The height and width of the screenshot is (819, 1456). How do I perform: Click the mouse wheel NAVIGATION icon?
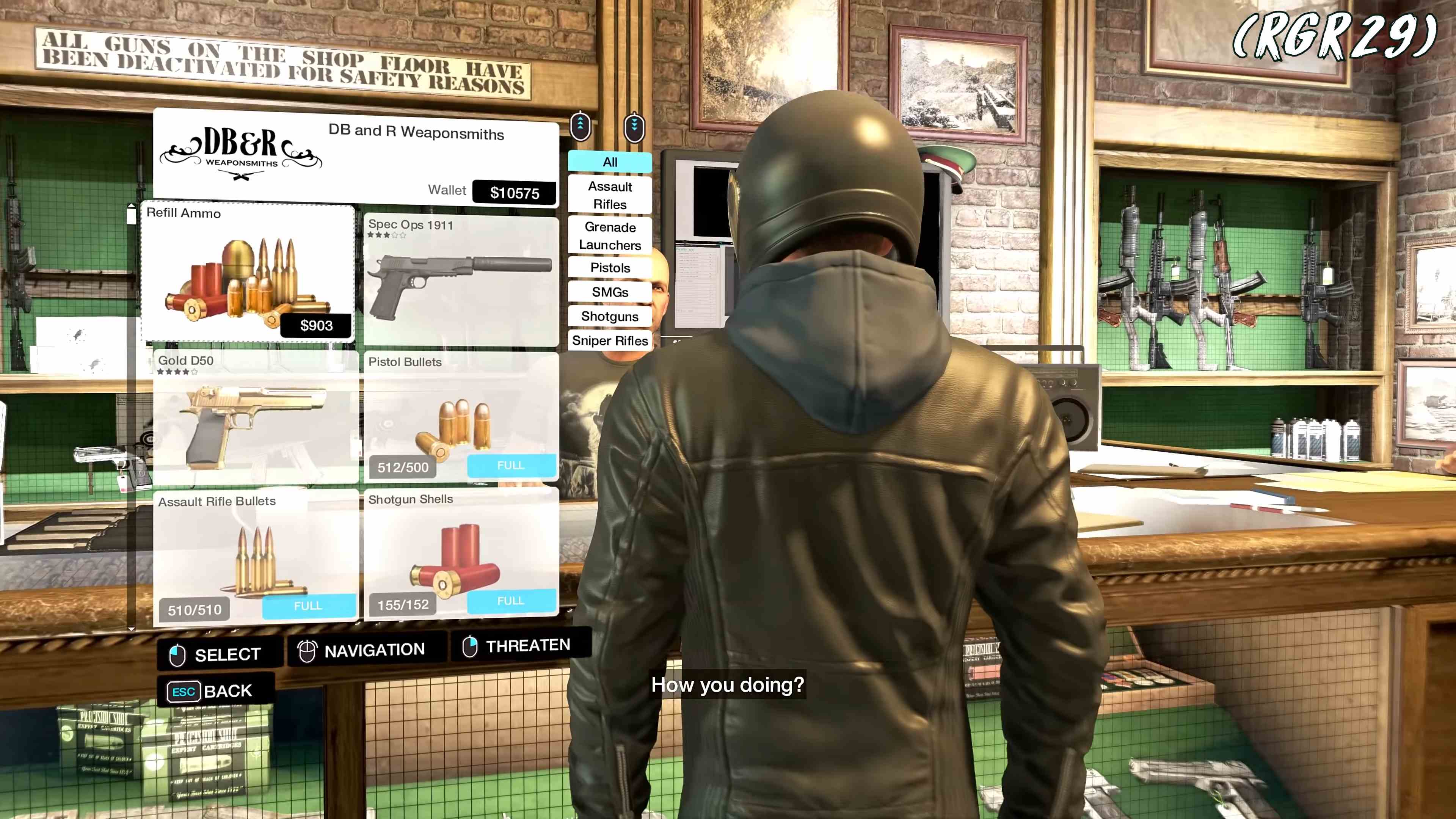coord(307,649)
